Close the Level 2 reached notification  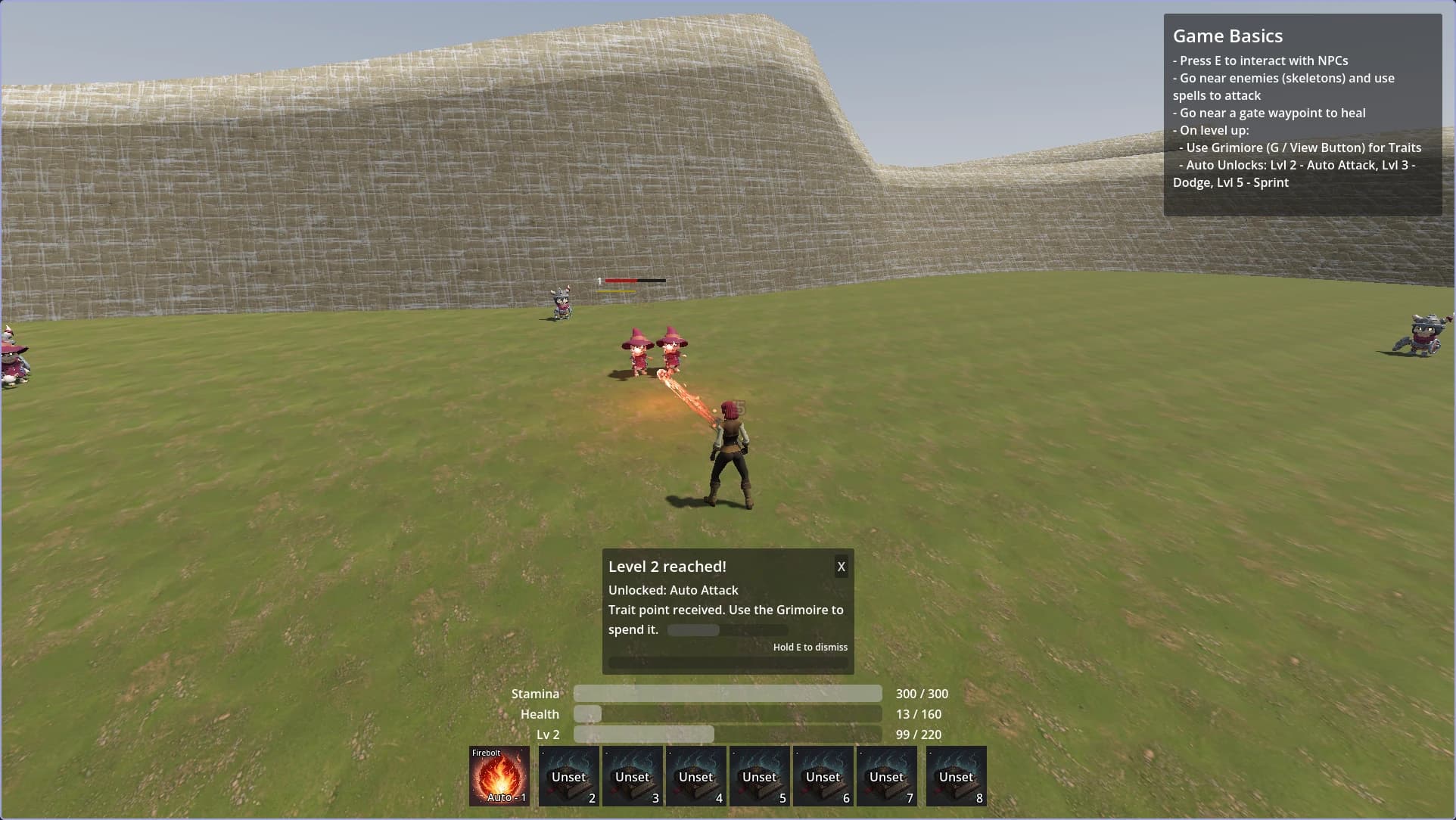pos(840,566)
